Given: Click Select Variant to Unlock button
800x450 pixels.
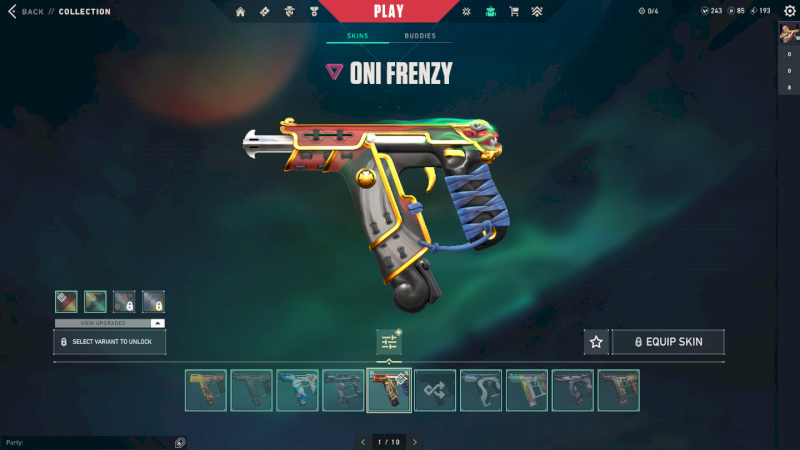Looking at the screenshot, I should point(109,342).
